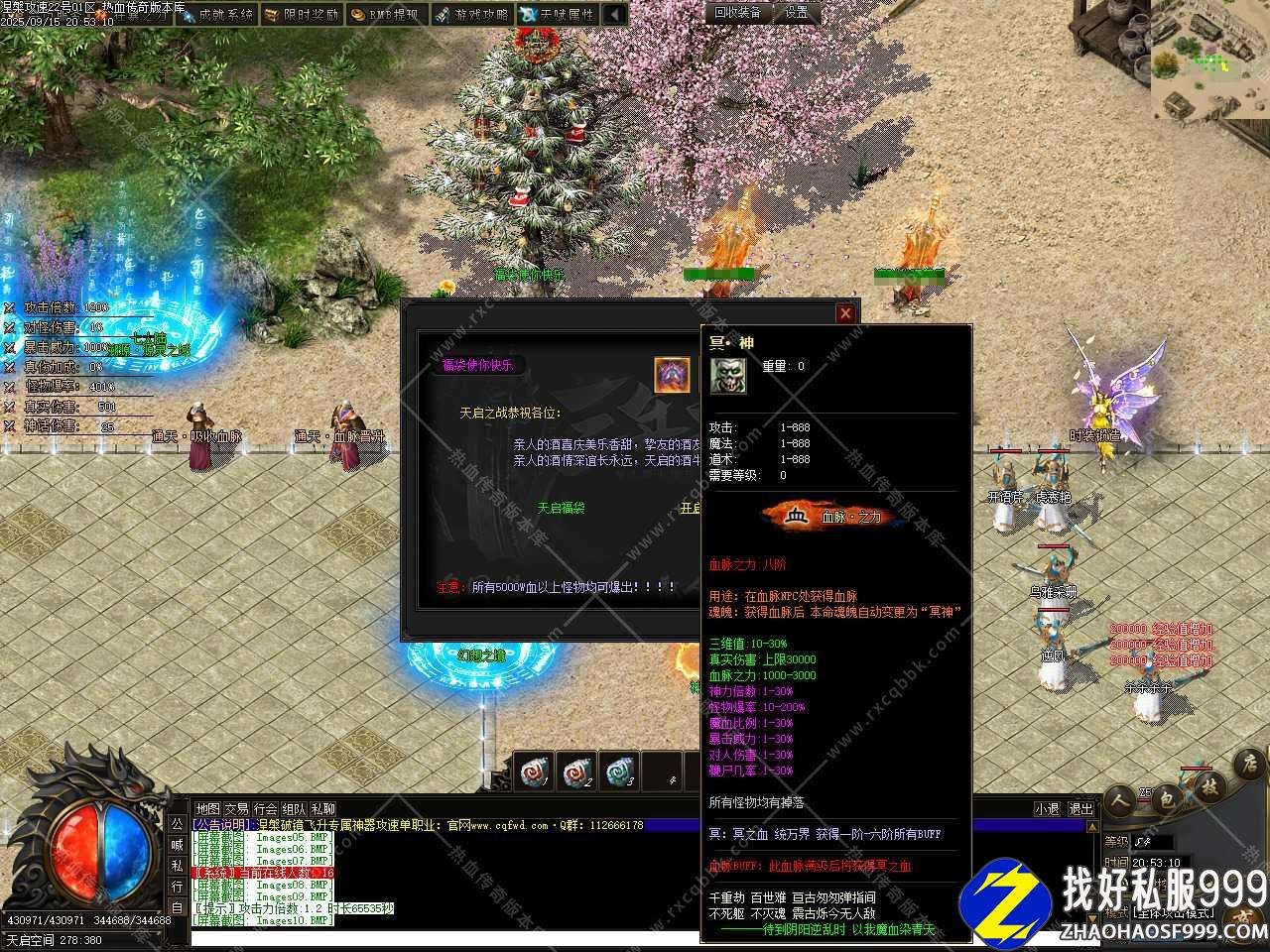Screen dimensions: 1270x952
Task: Switch to the 交易 trade chat tab
Action: [236, 809]
